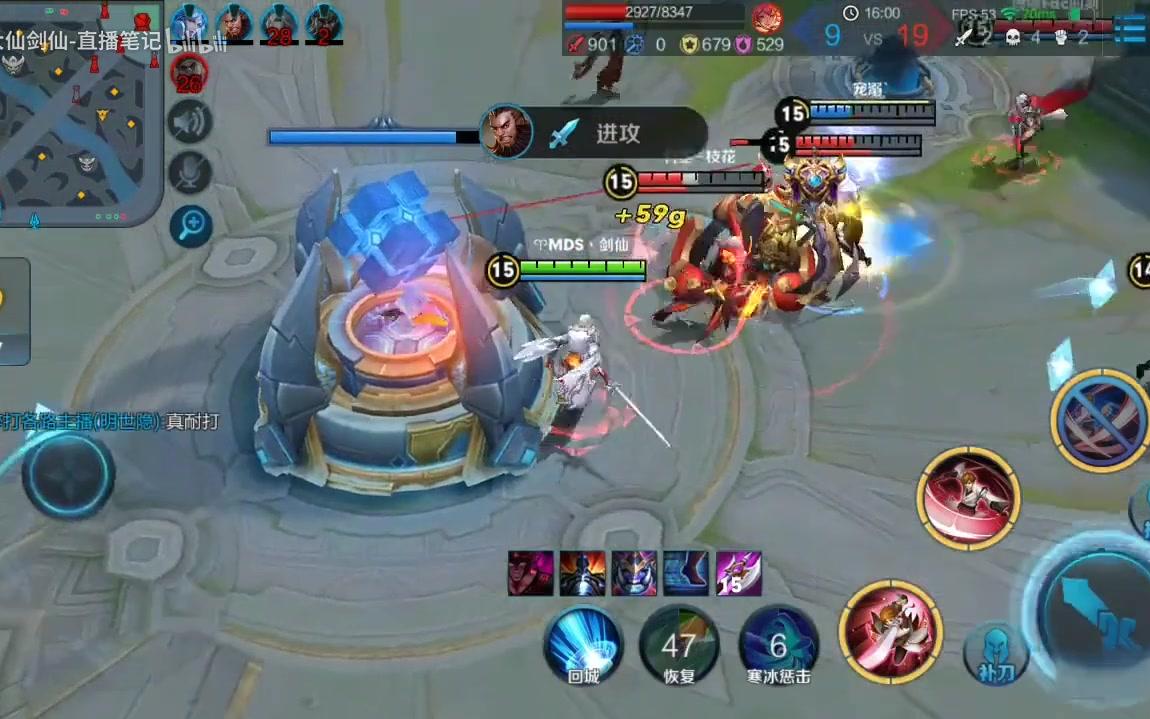The width and height of the screenshot is (1150, 719).
Task: Click the magnifier zoom button
Action: click(x=190, y=226)
